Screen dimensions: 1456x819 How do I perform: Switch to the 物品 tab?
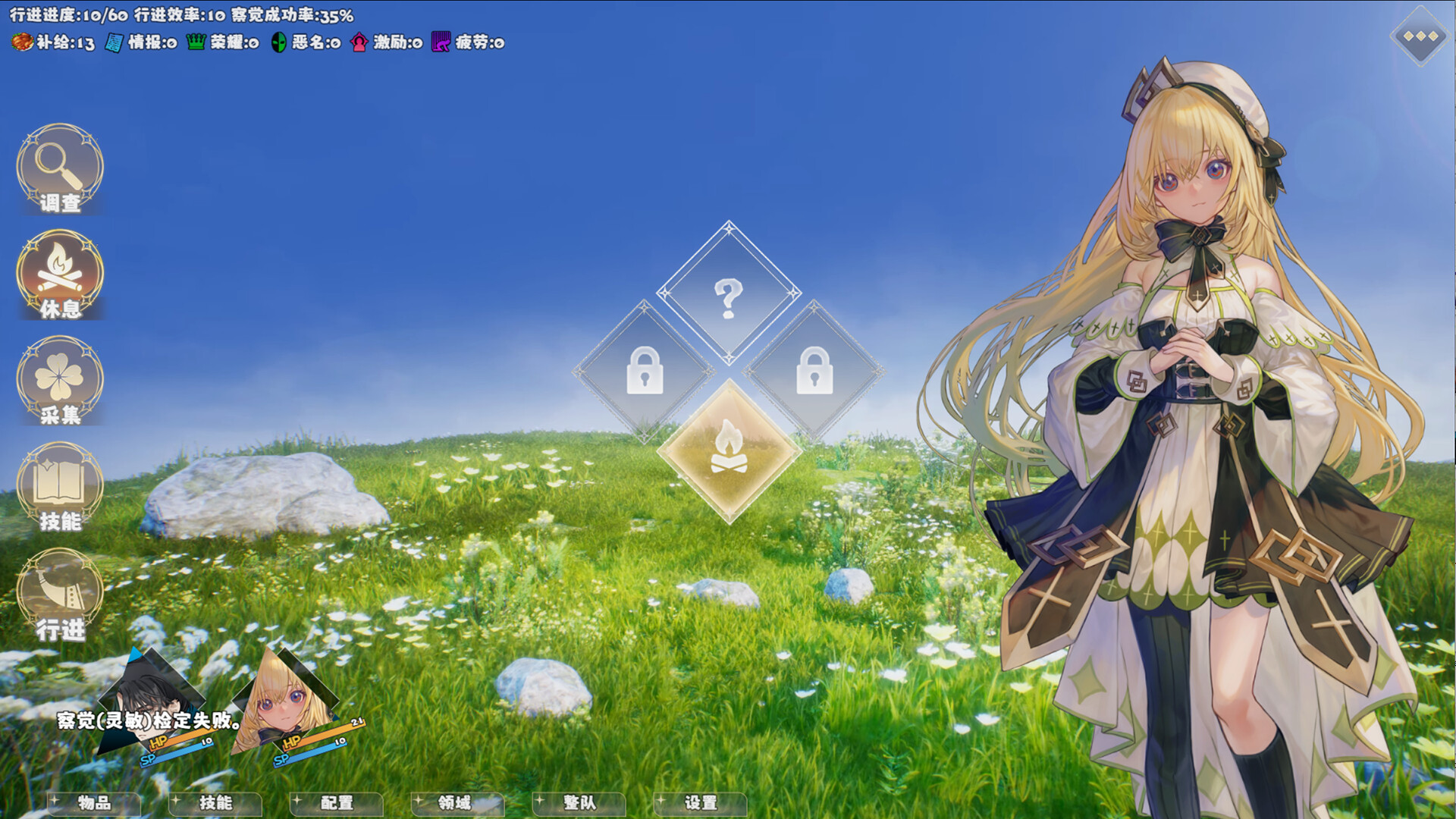93,804
